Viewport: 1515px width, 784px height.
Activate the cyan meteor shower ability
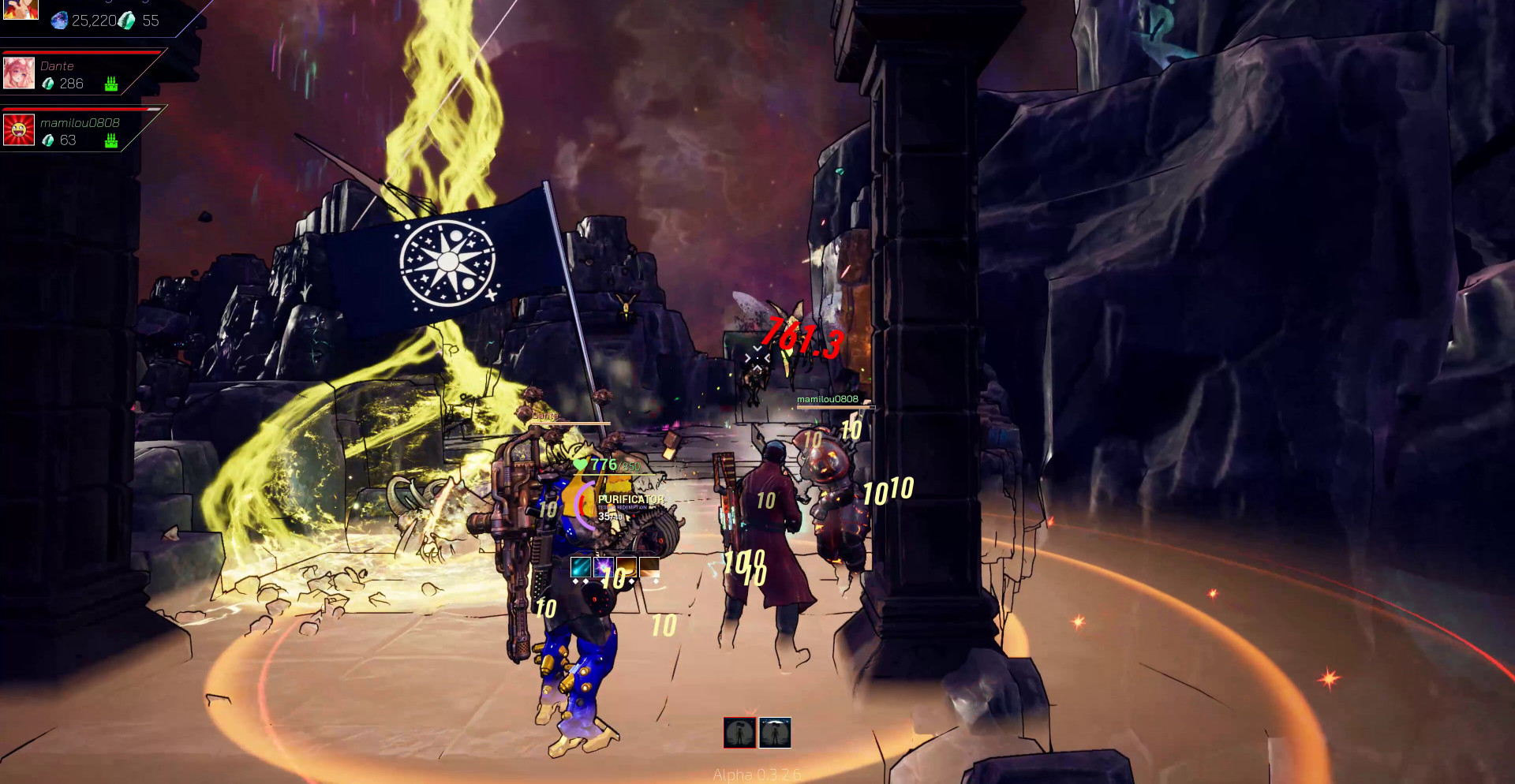pyautogui.click(x=581, y=566)
